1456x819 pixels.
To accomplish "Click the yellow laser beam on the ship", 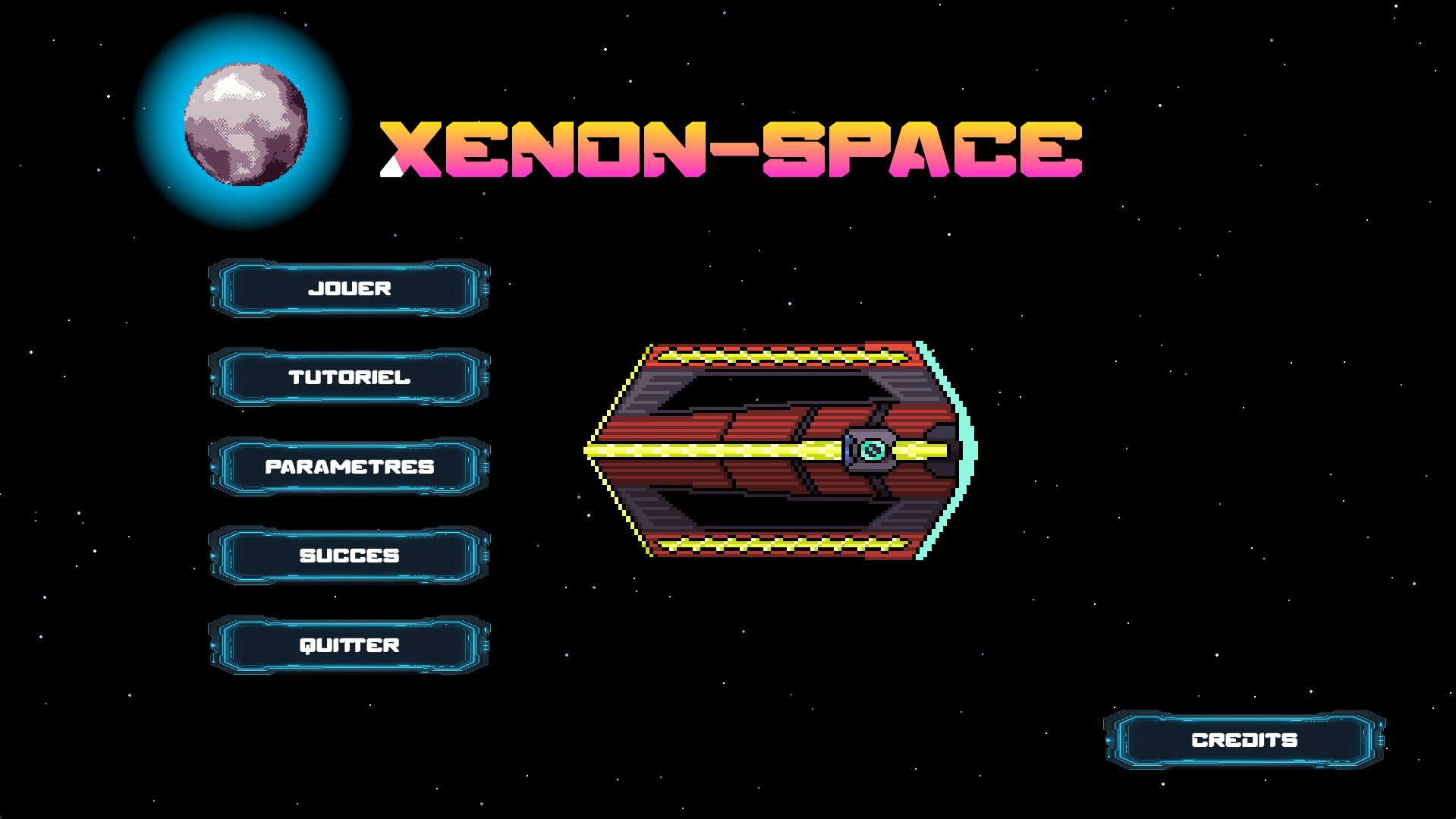I will [721, 449].
